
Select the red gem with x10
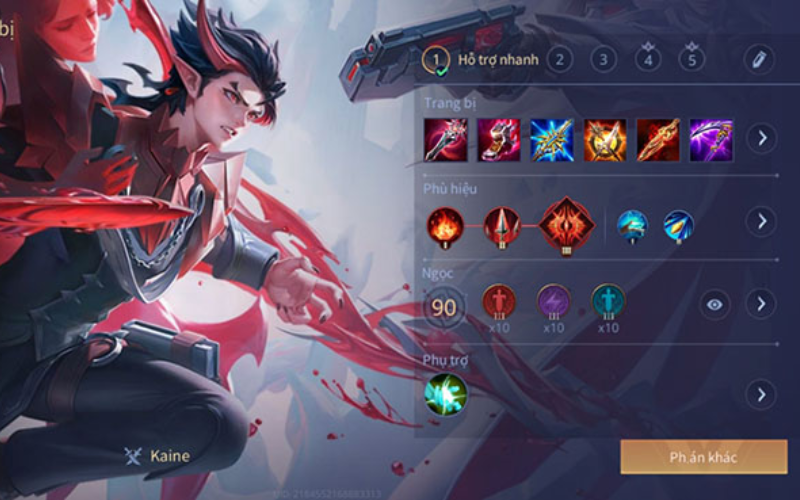click(x=499, y=300)
